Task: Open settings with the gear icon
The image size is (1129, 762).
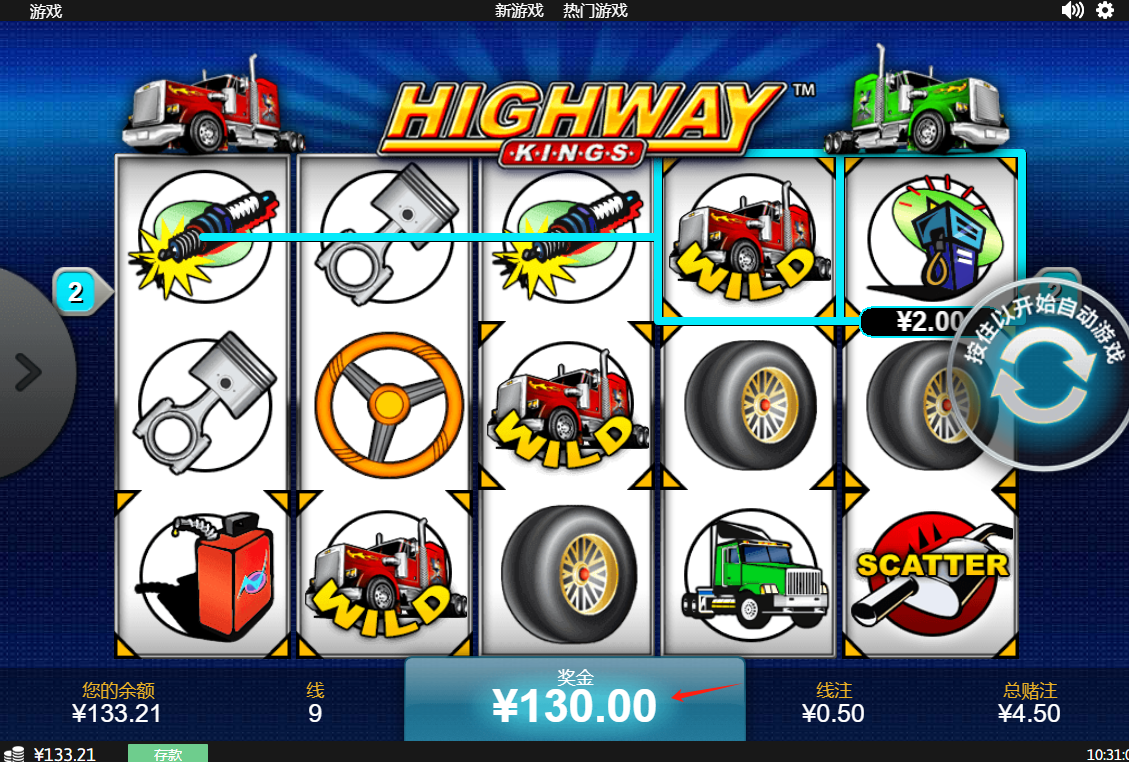Action: click(1105, 10)
